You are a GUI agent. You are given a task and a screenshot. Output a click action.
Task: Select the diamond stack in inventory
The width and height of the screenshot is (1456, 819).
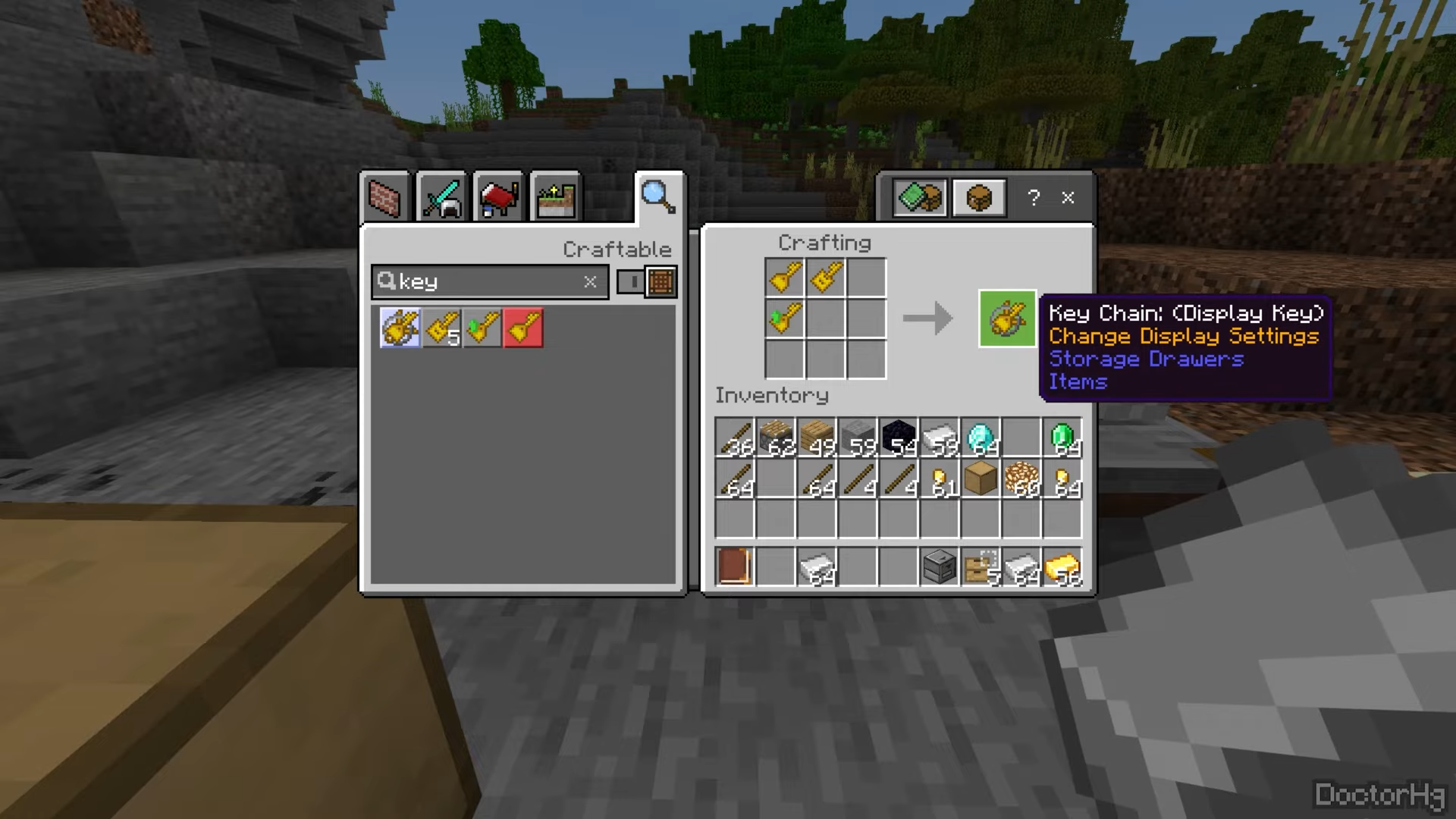981,438
